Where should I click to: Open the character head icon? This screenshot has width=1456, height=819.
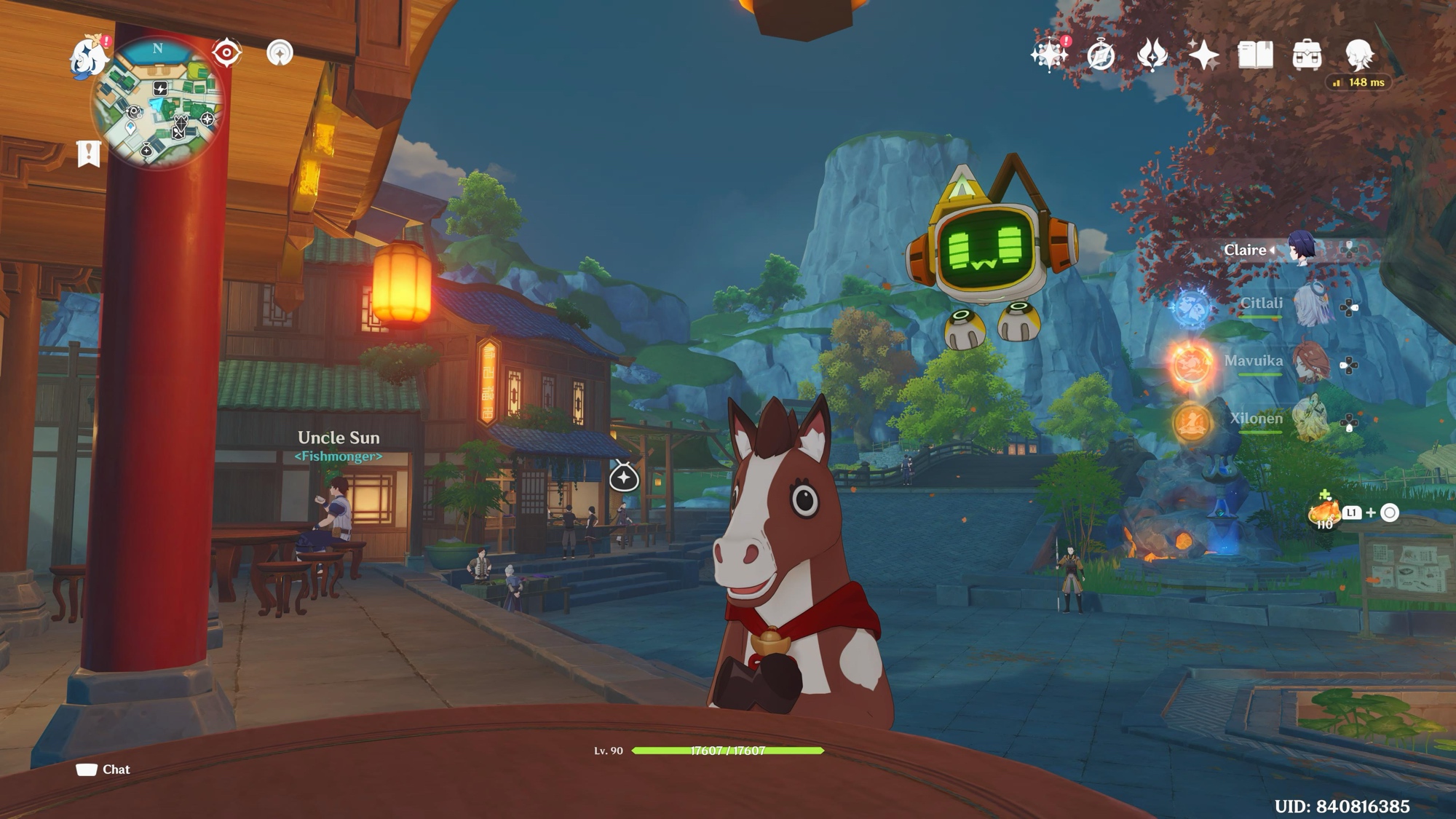(x=1358, y=55)
